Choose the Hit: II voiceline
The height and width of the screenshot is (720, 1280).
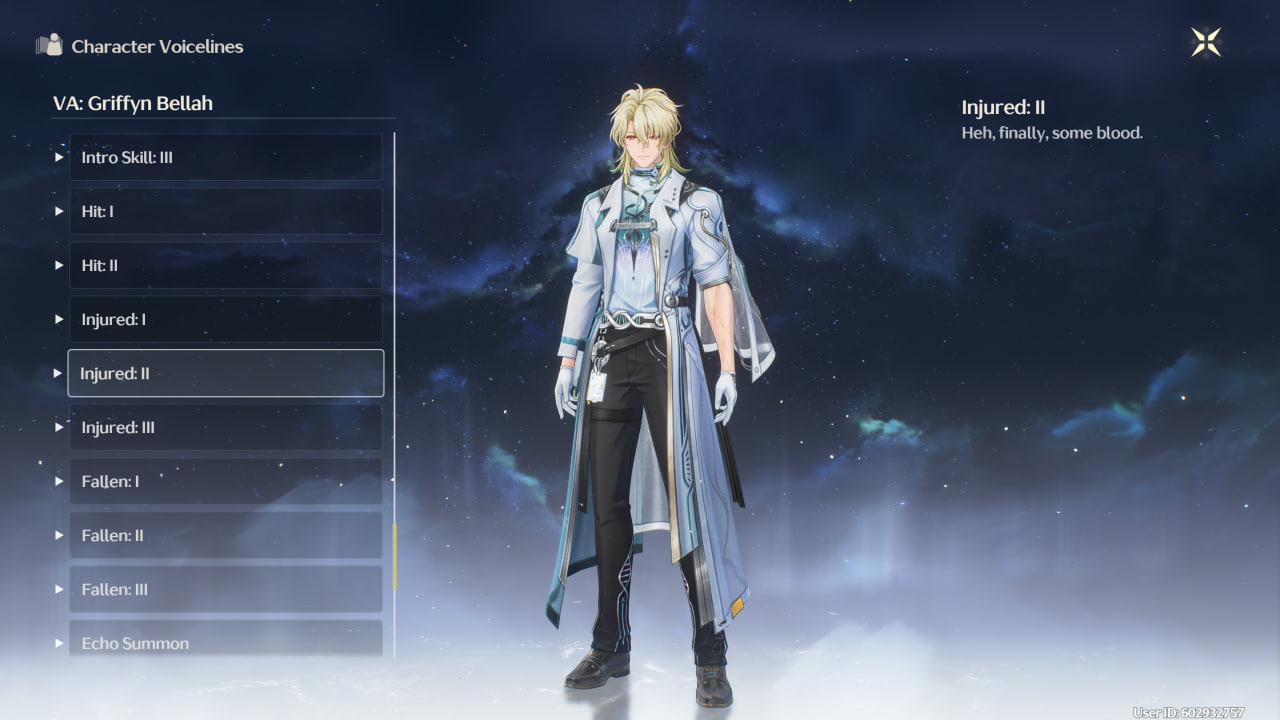[x=225, y=266]
